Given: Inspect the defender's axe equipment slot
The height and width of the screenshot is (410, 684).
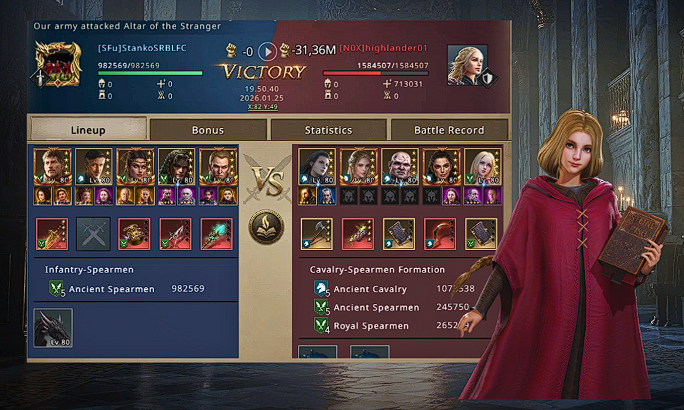Looking at the screenshot, I should [317, 233].
